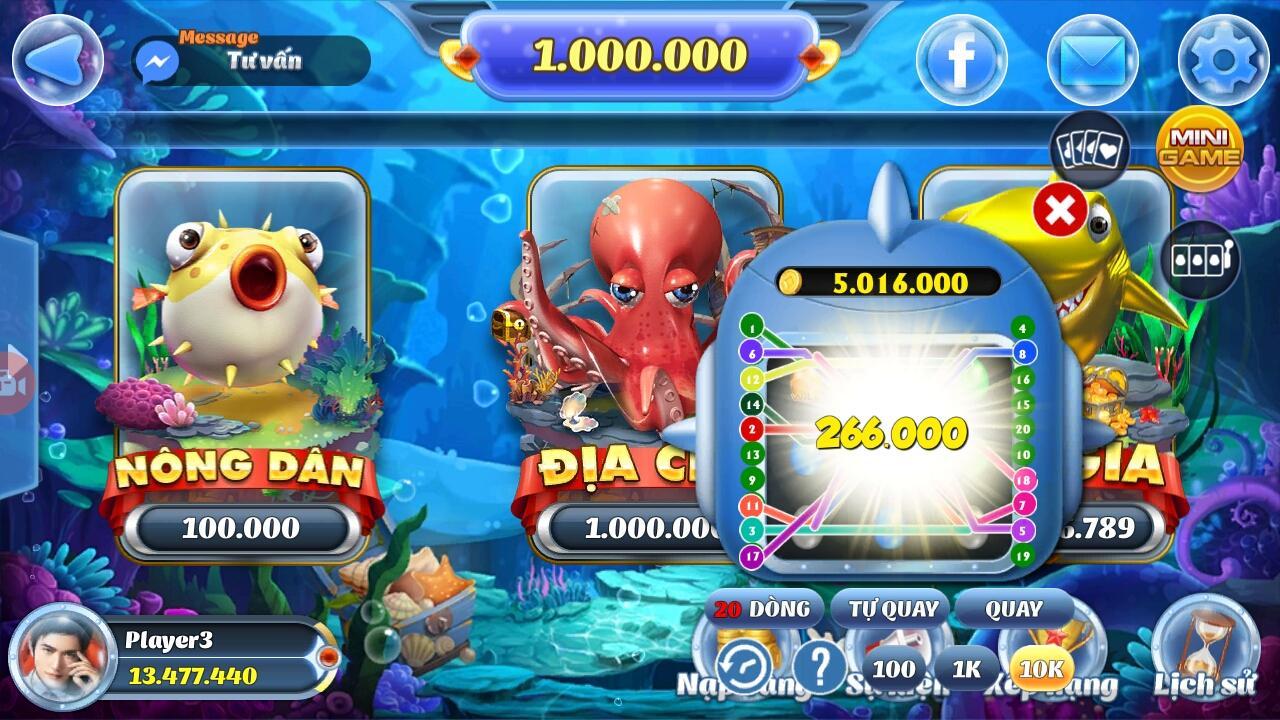Open the Facebook bubble icon
Image resolution: width=1280 pixels, height=720 pixels.
(x=960, y=60)
